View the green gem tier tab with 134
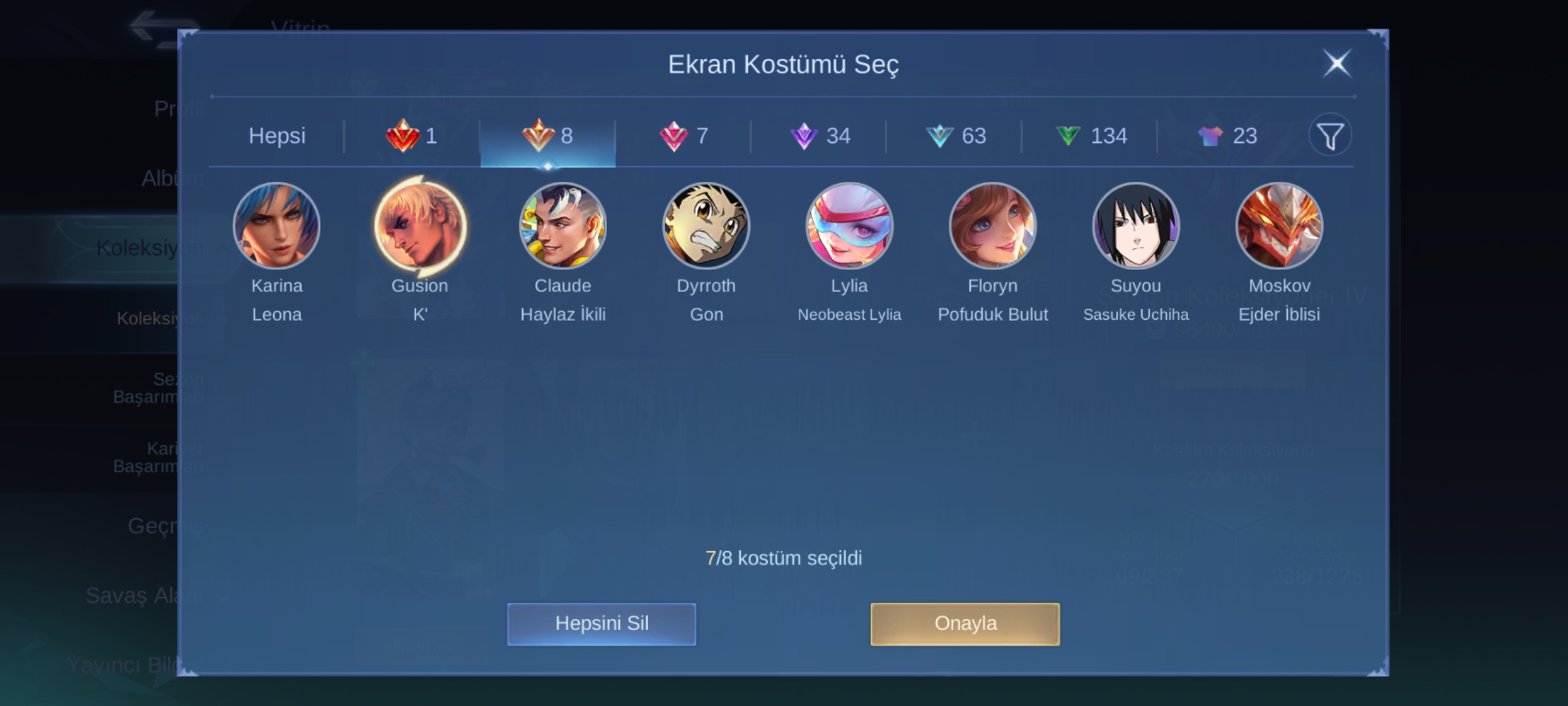 point(1090,136)
